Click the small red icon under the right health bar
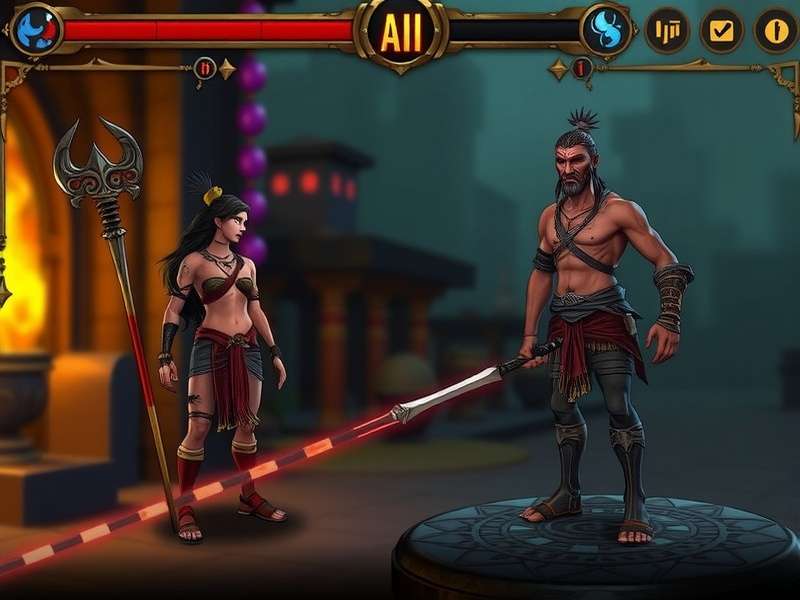Viewport: 800px width, 600px height. click(x=582, y=69)
